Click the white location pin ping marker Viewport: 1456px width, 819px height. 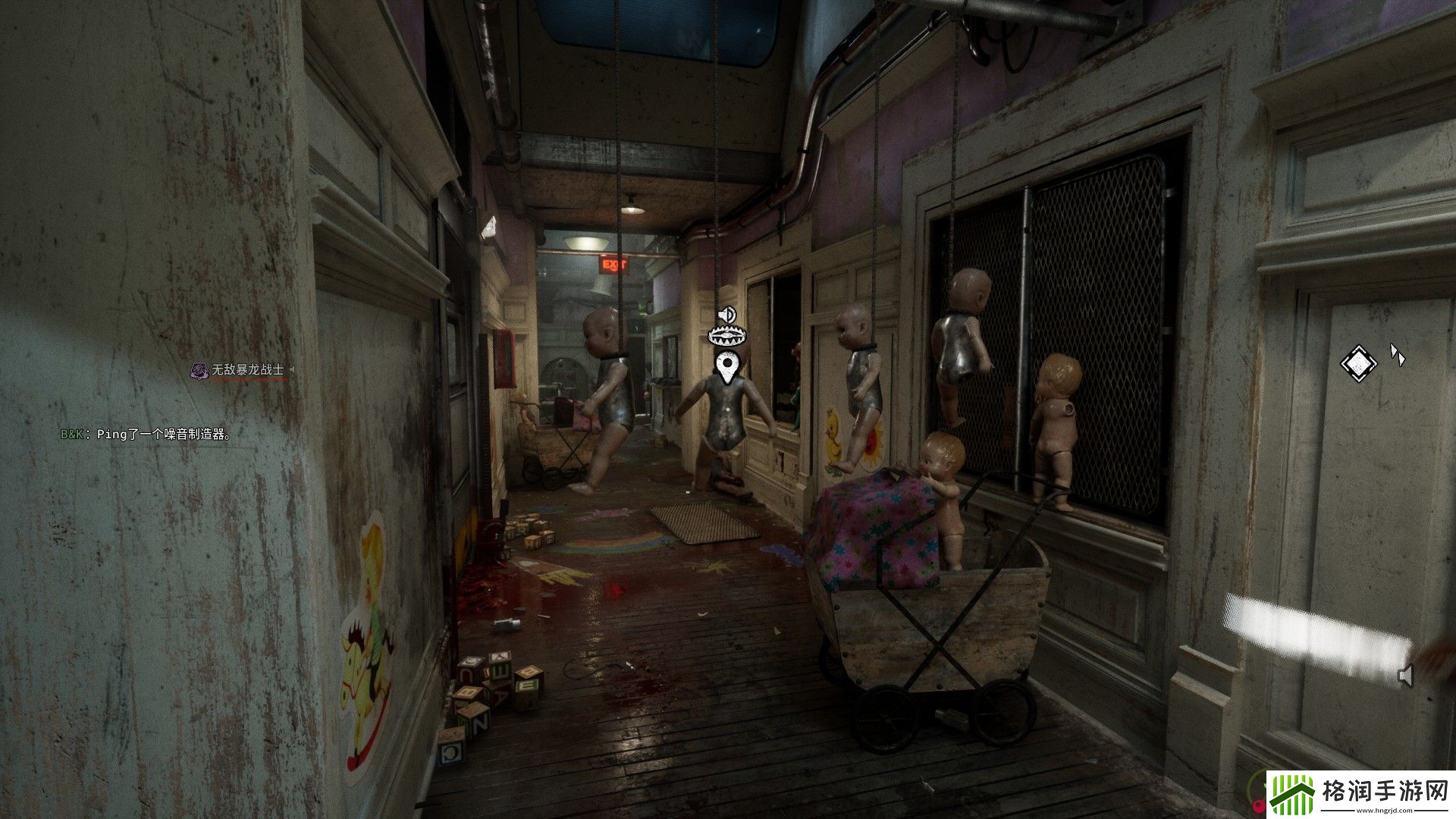tap(728, 369)
